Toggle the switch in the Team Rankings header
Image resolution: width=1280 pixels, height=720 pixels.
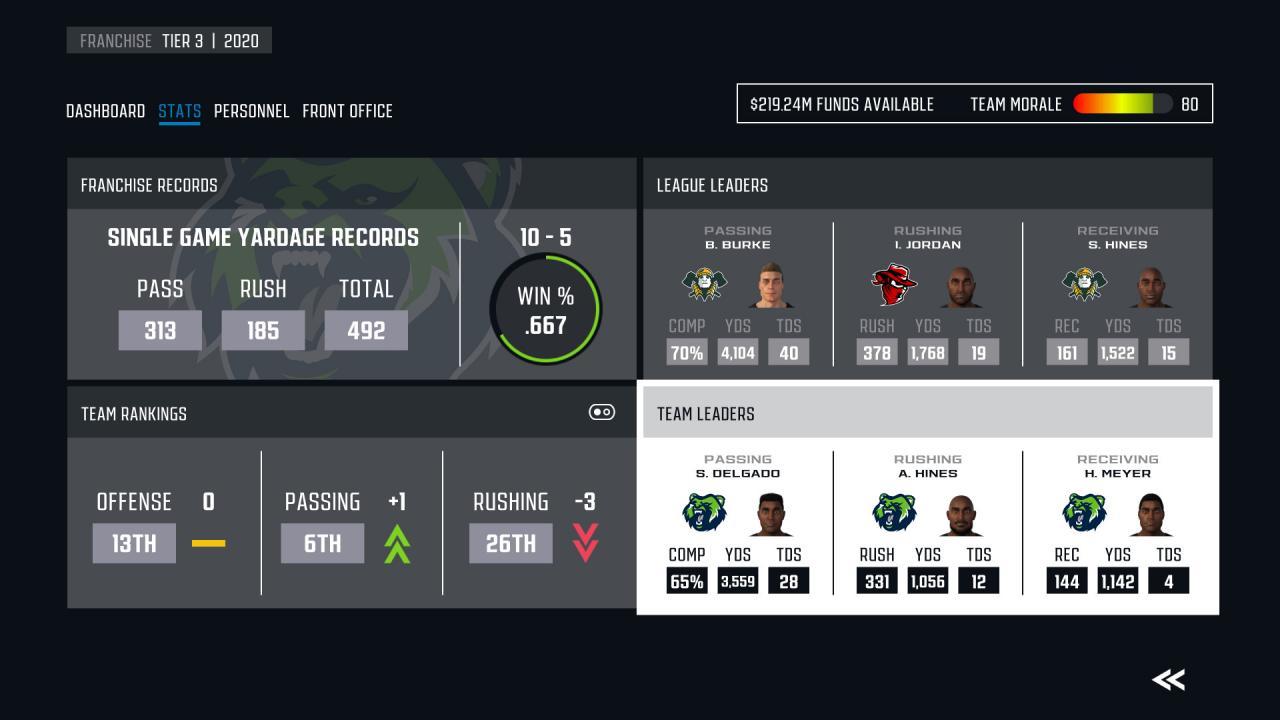tap(602, 412)
